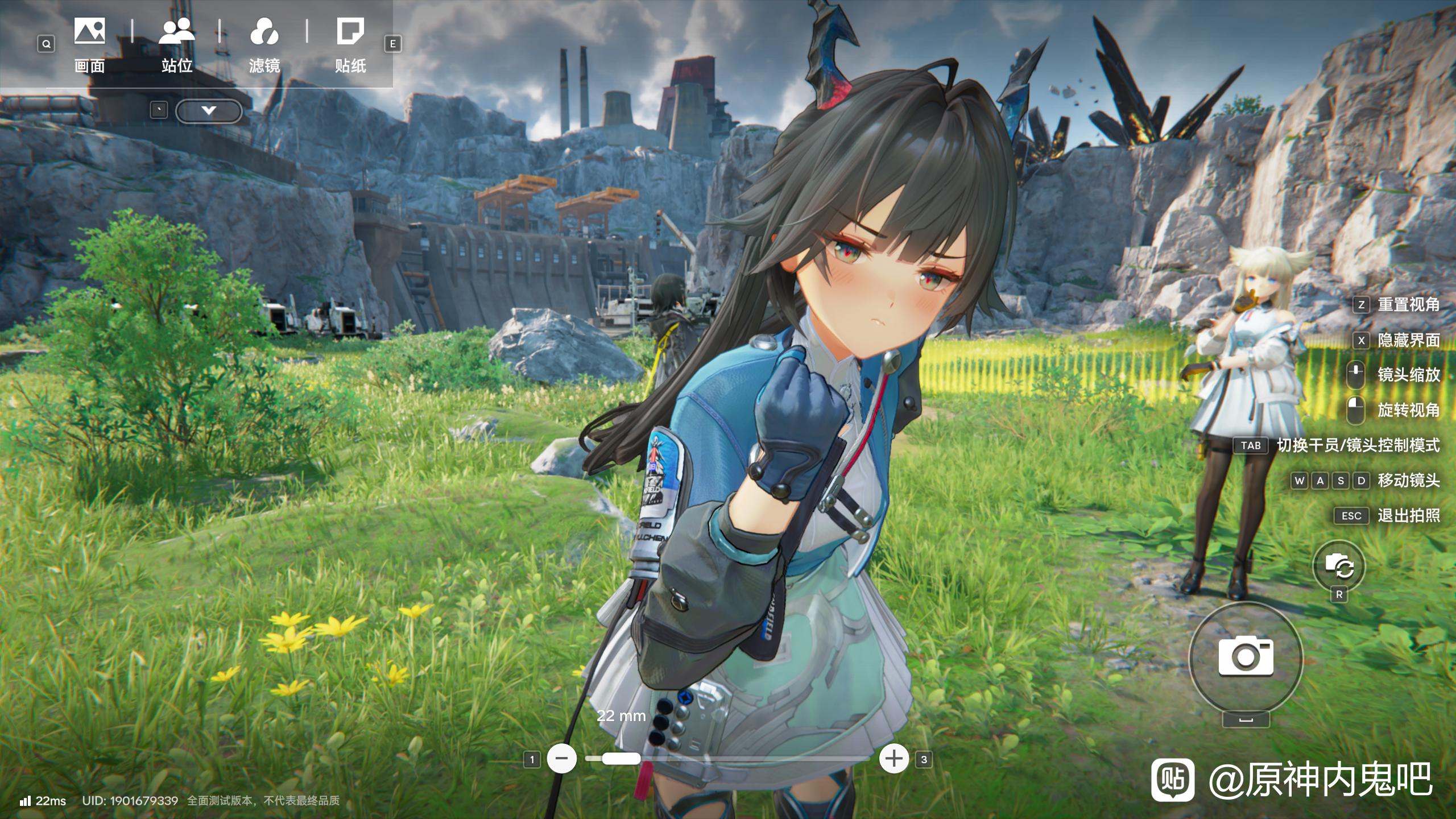1456x819 pixels.
Task: Open the 画面 picture settings tab
Action: pos(89,45)
